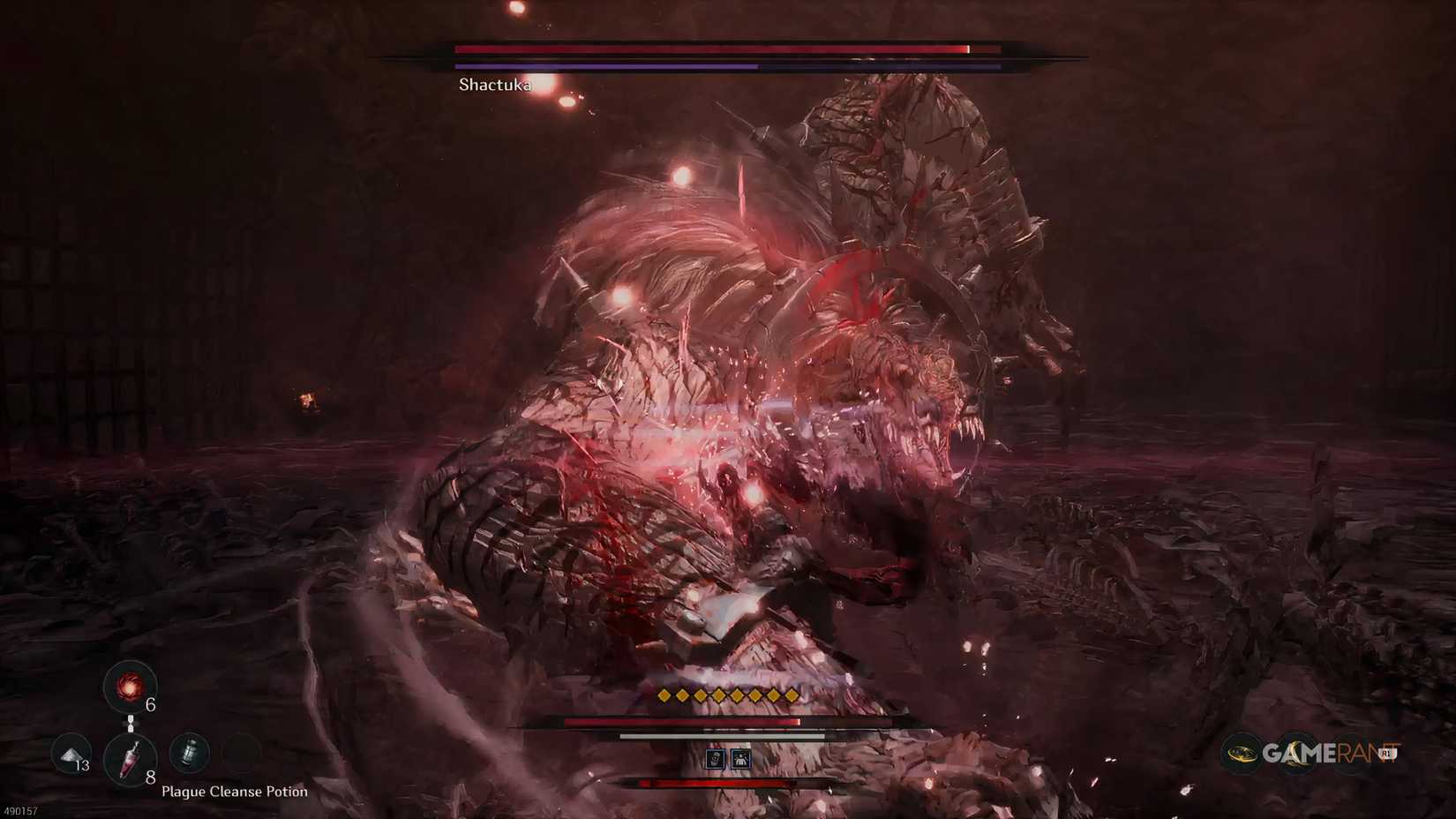Select the golden swirl ability icon bottom right
The height and width of the screenshot is (819, 1456).
pyautogui.click(x=1241, y=754)
